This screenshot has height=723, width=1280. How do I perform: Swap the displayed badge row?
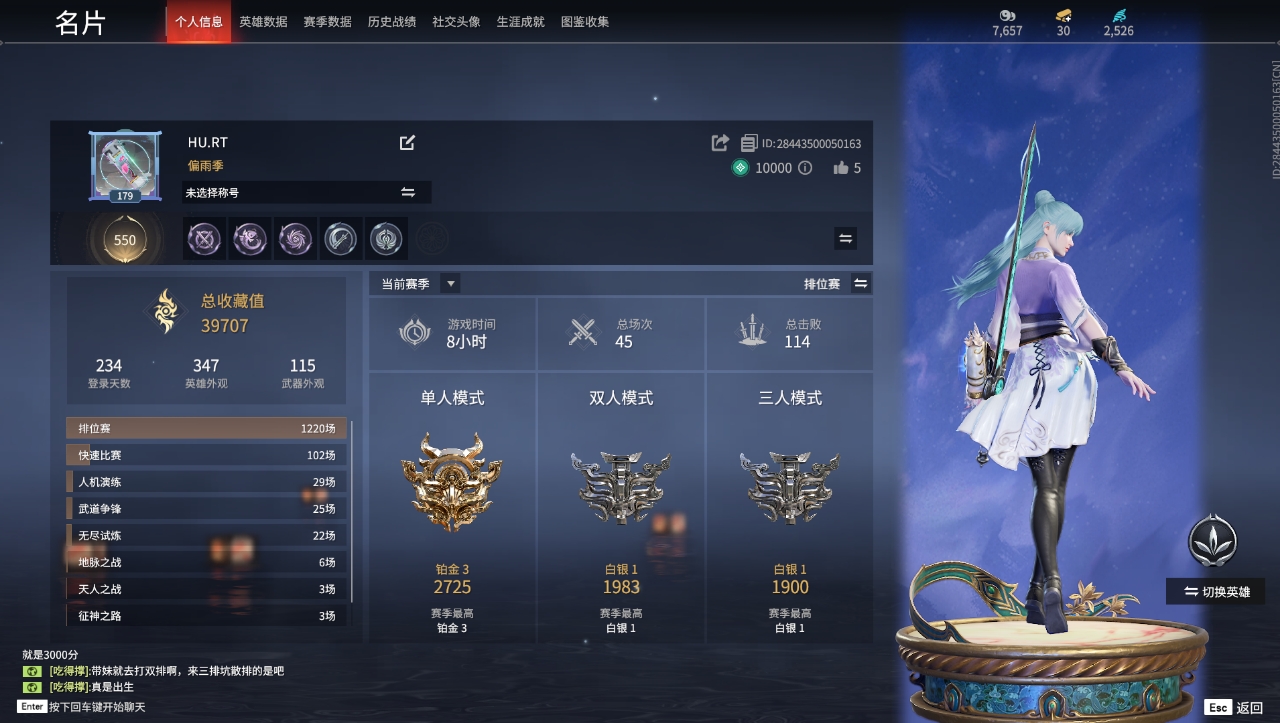845,238
